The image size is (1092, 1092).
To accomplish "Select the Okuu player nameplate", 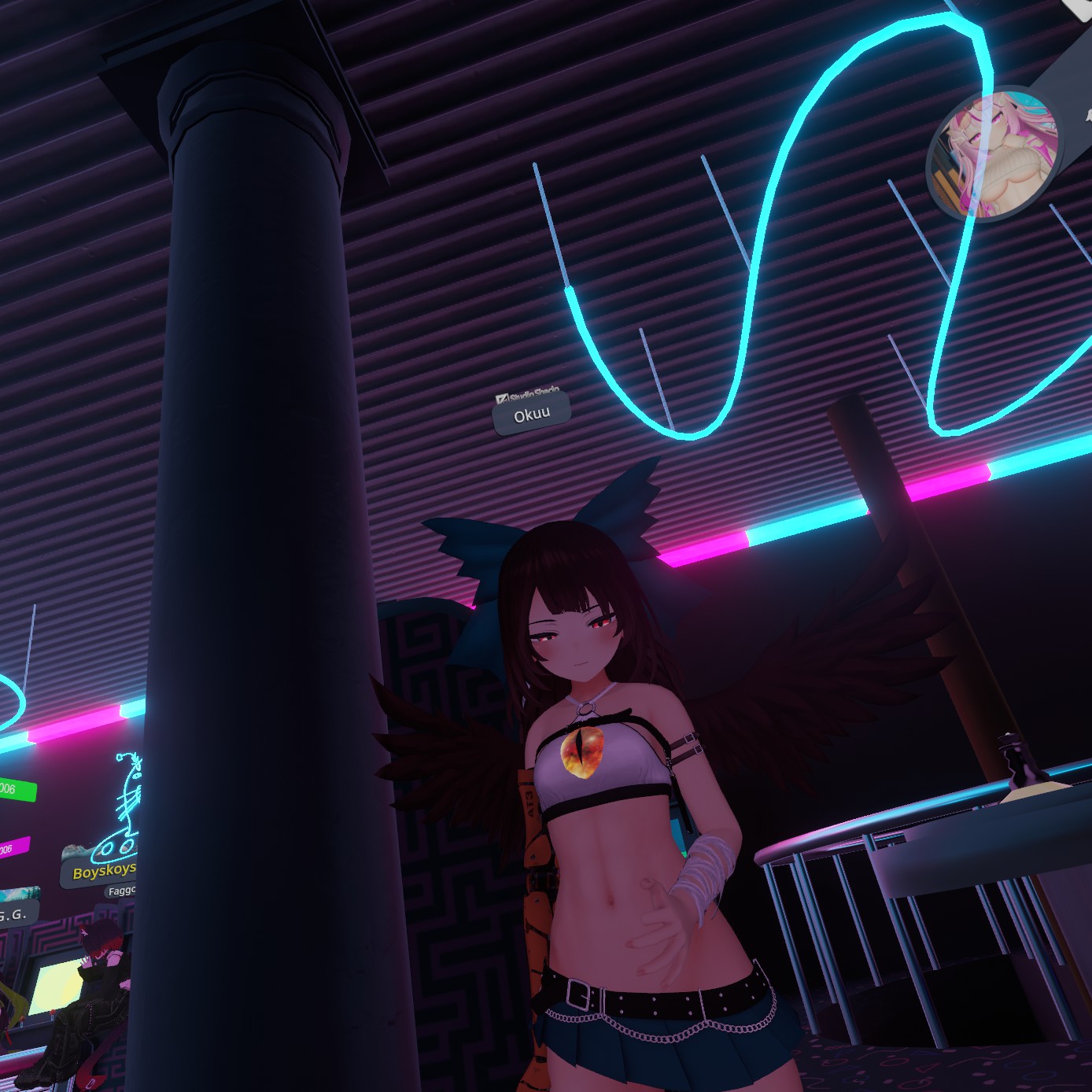I will [x=532, y=415].
